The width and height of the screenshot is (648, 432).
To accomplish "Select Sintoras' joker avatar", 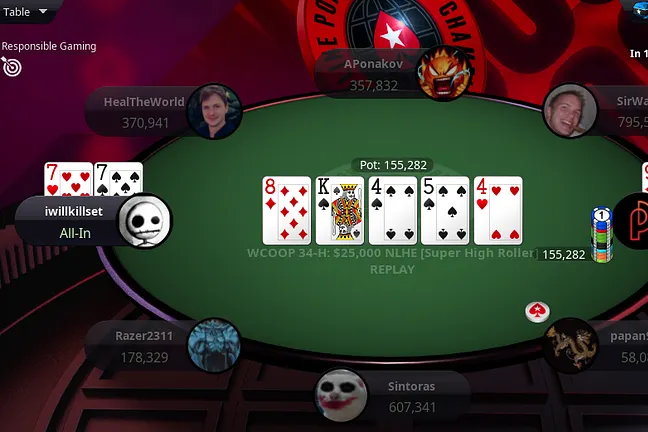I will click(342, 395).
